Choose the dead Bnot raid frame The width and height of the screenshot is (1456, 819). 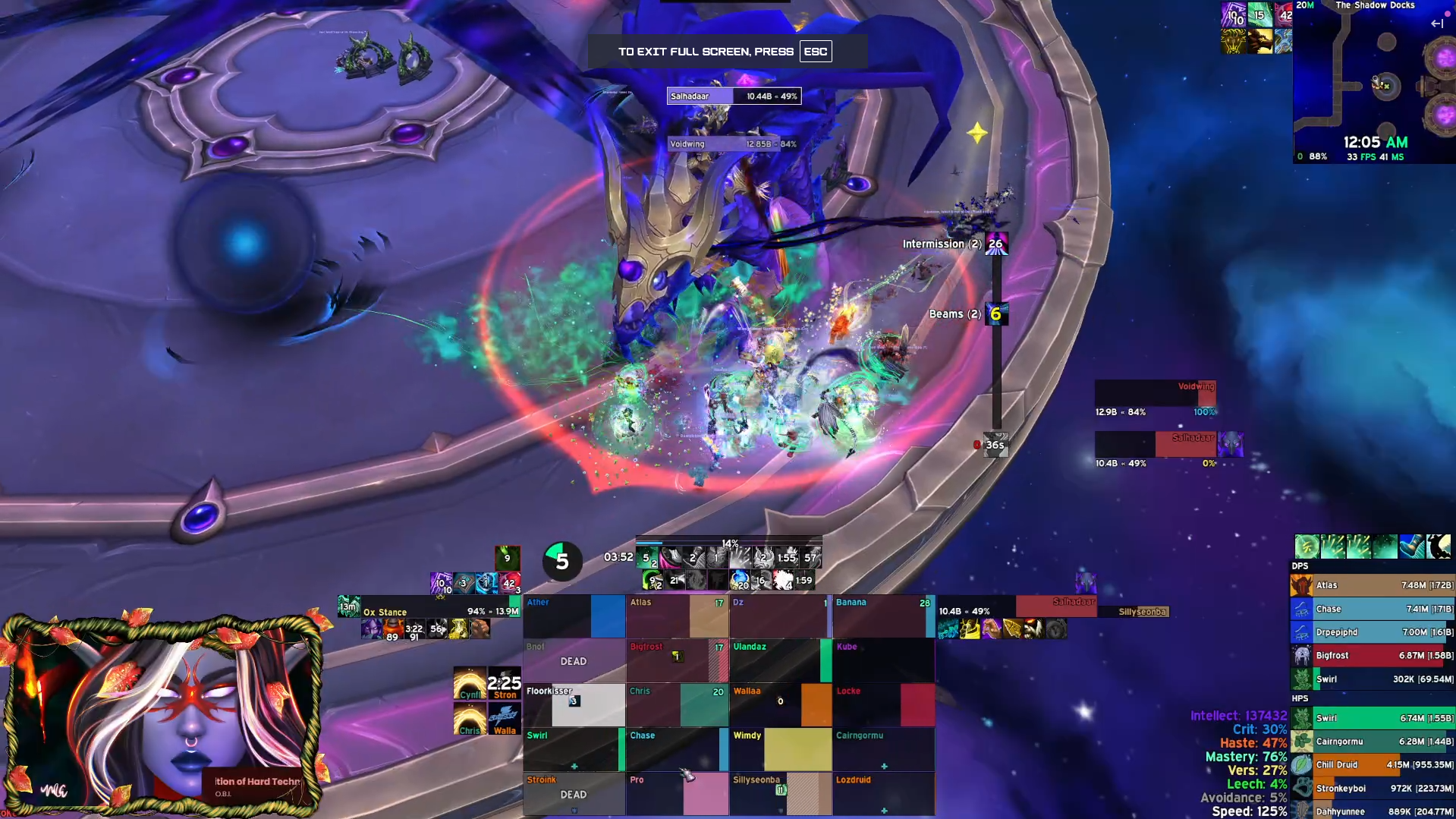point(574,660)
